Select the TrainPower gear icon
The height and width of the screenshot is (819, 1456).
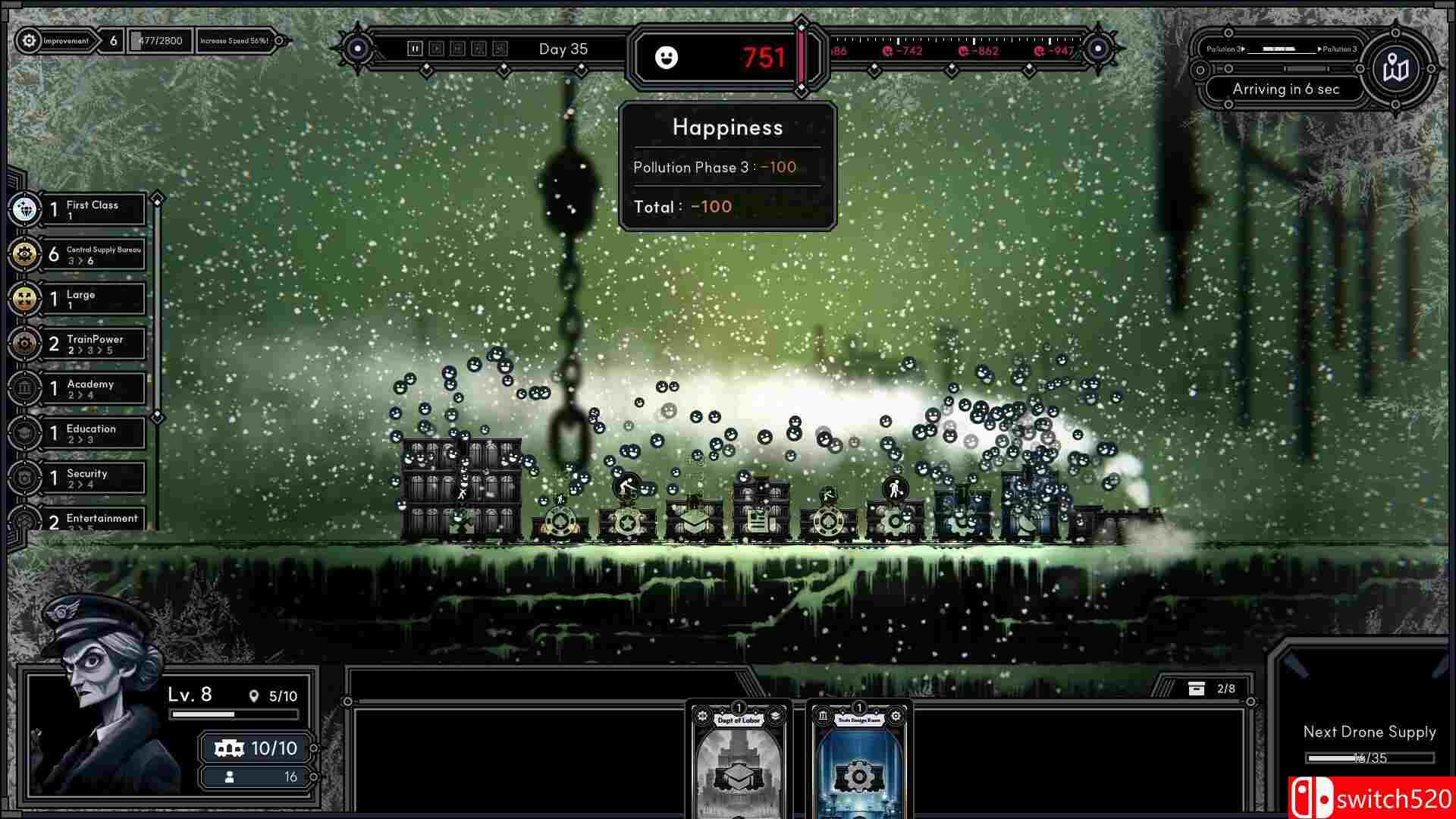coord(25,344)
